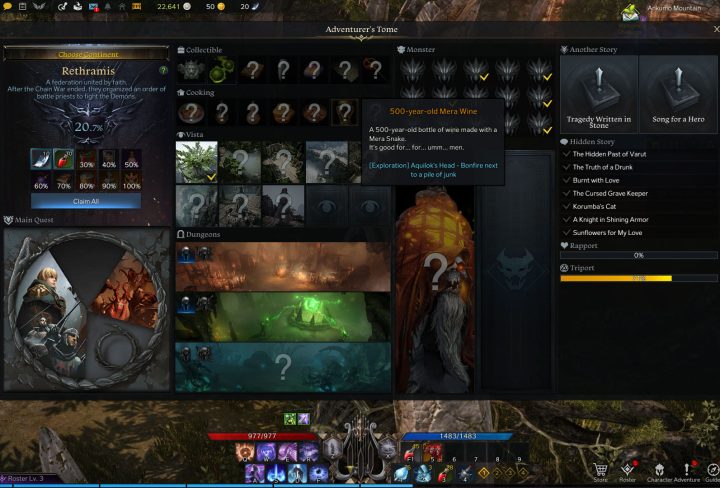
Task: Select the first completed vista thumbnail
Action: 196,161
